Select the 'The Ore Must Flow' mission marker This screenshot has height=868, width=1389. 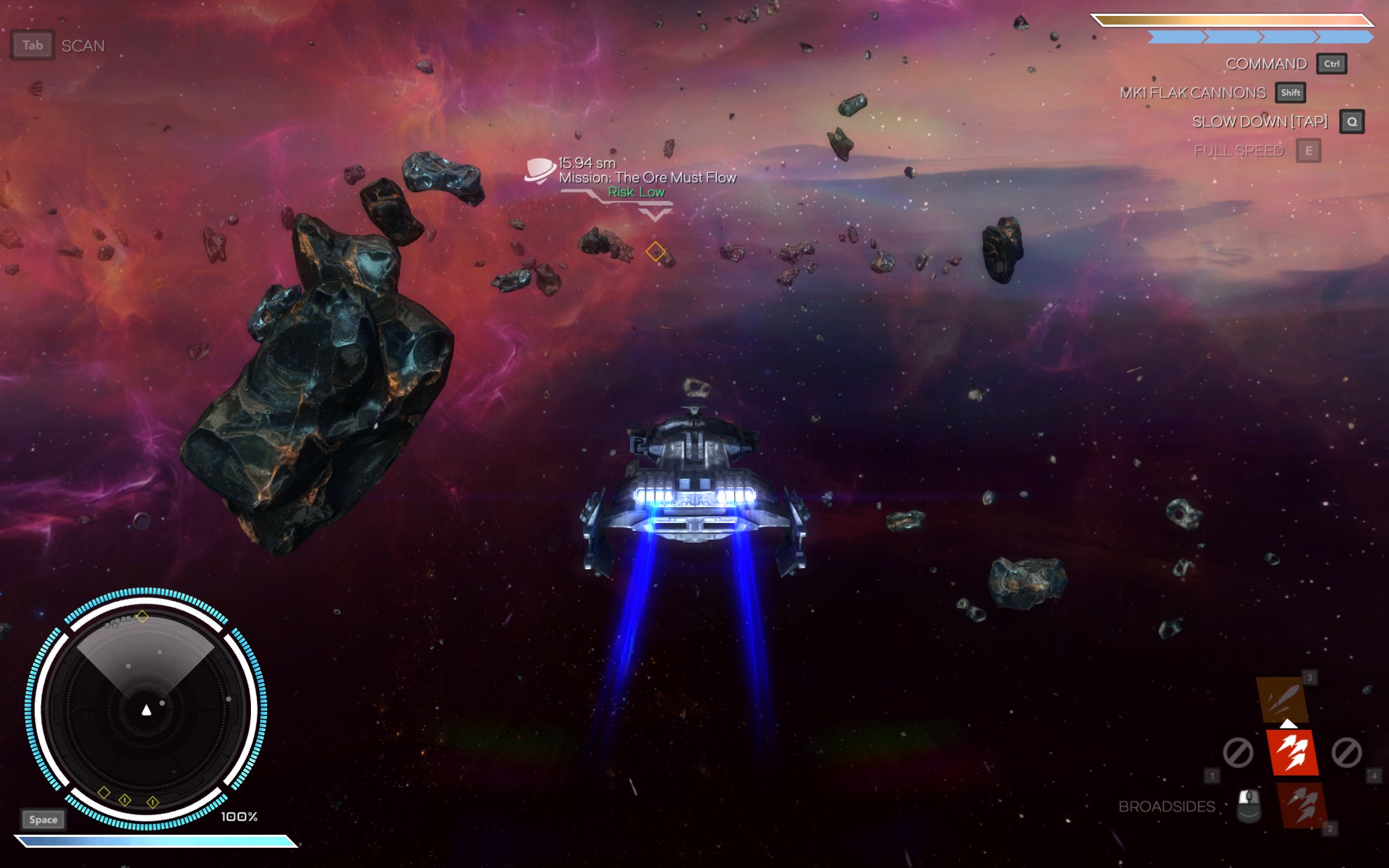click(540, 171)
